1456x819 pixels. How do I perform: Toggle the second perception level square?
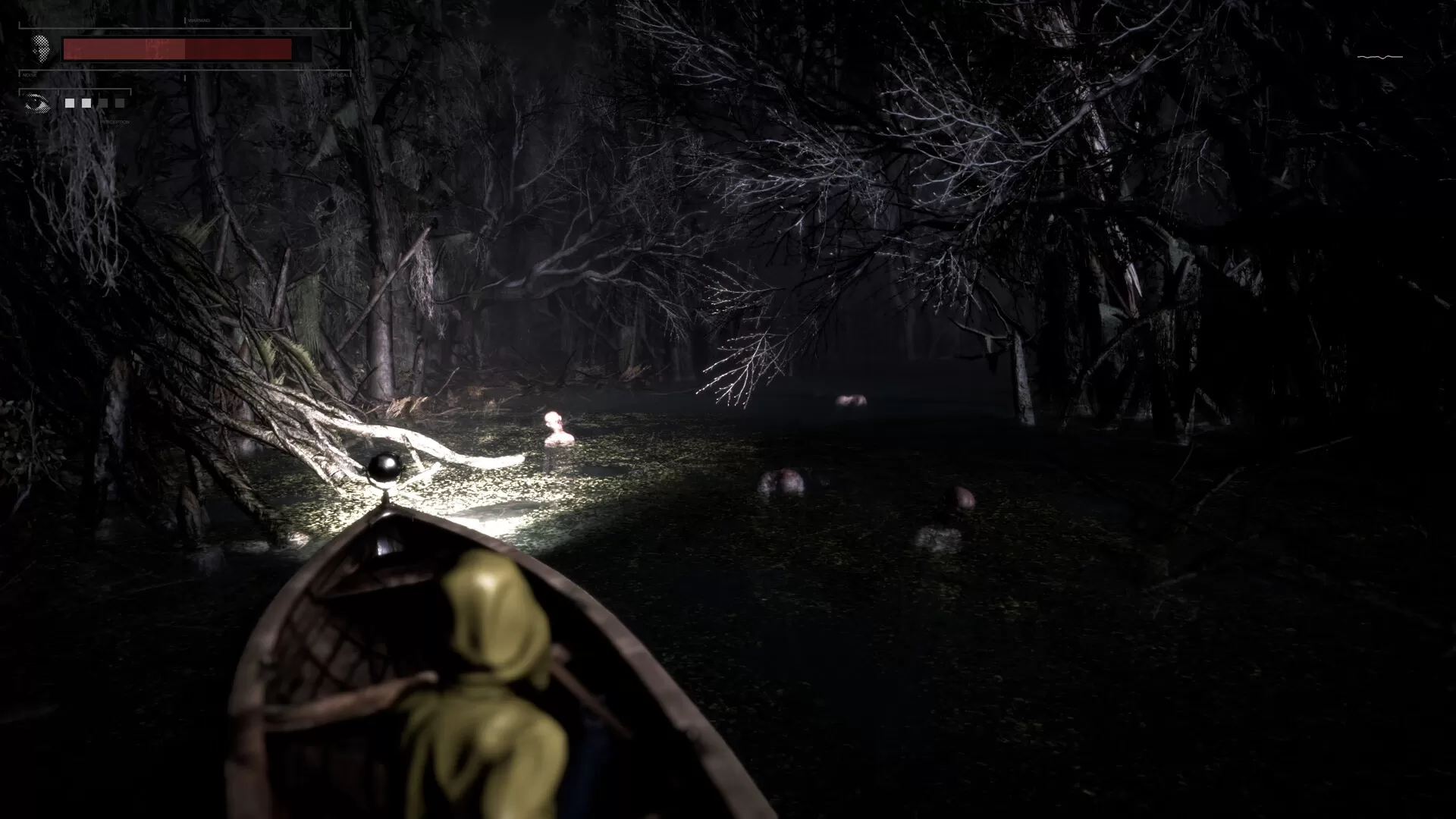(x=86, y=104)
